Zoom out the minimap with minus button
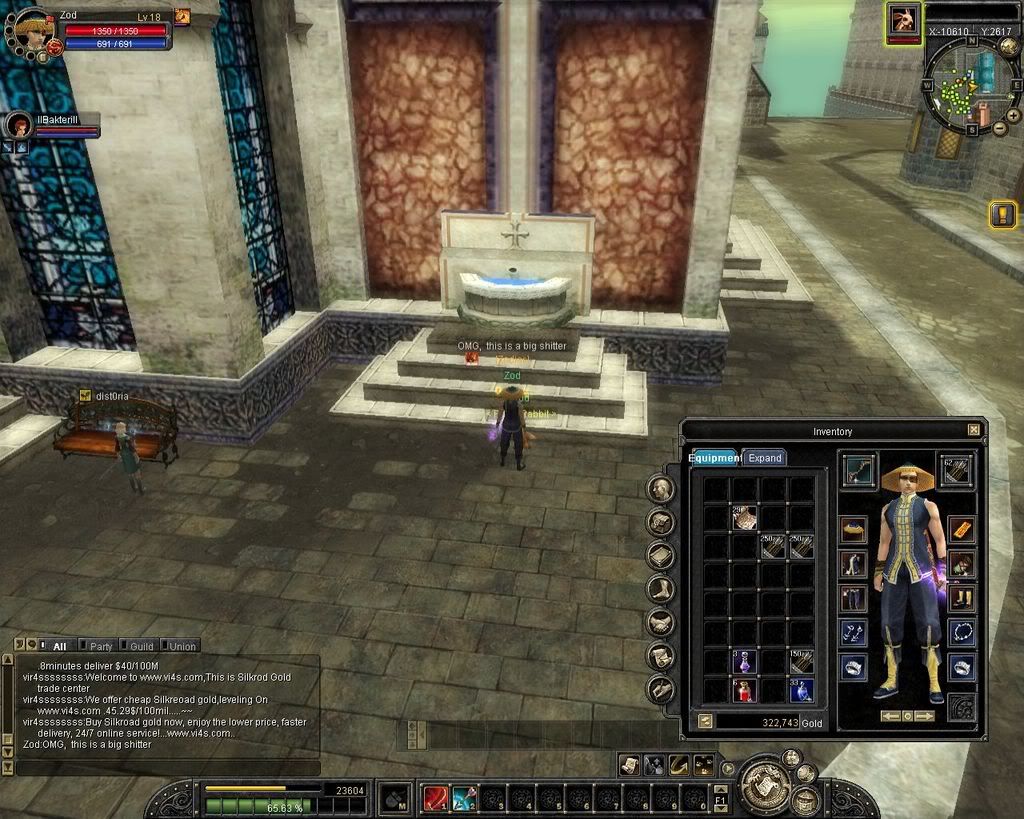This screenshot has height=819, width=1024. [x=998, y=129]
